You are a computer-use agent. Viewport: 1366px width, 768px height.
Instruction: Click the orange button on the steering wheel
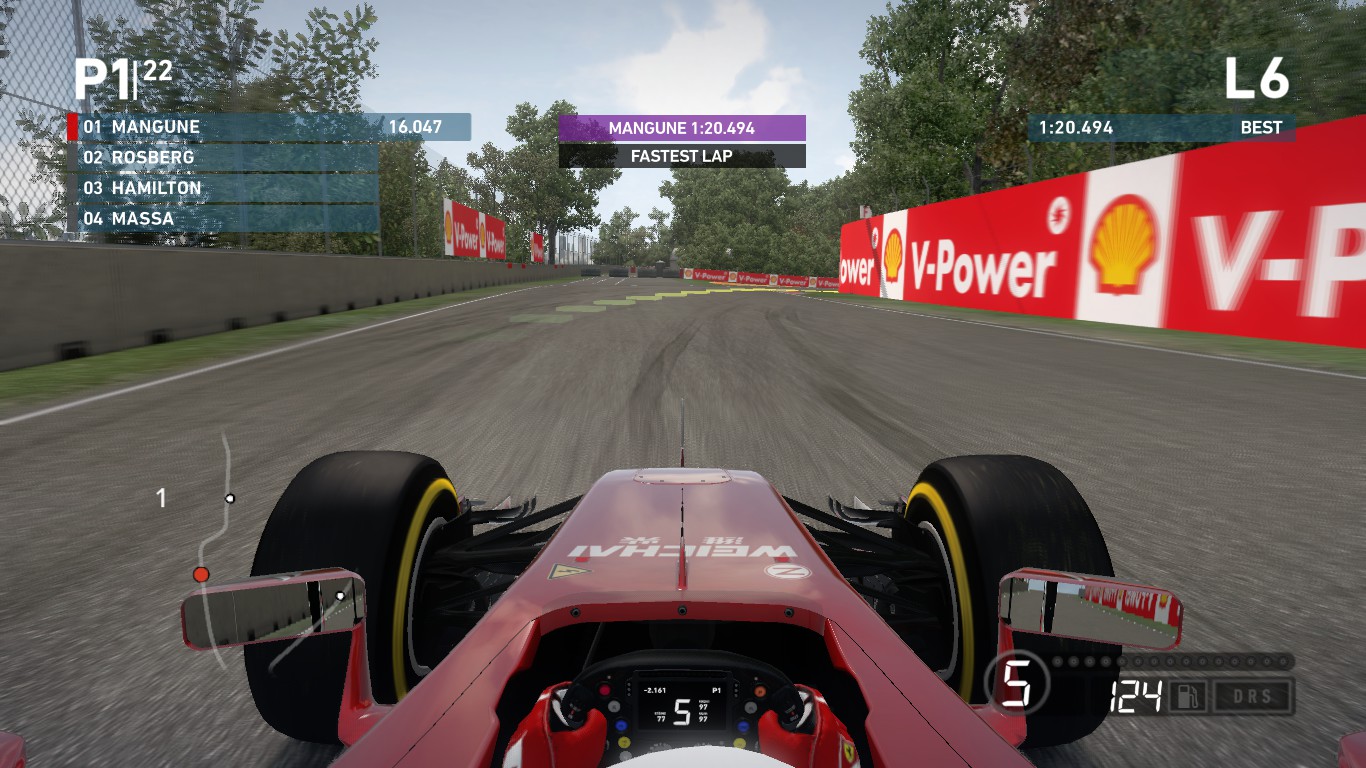[760, 690]
